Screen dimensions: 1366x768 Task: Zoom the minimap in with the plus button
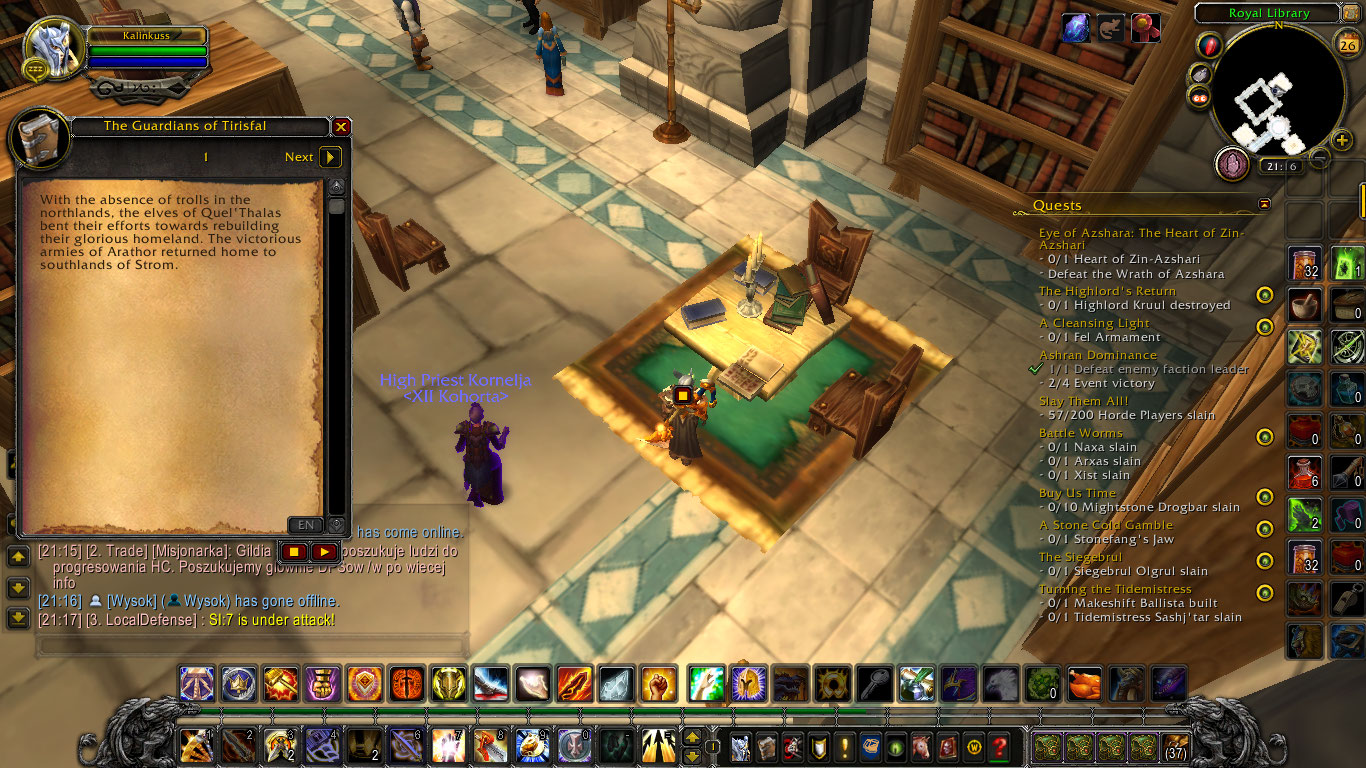coord(1342,139)
